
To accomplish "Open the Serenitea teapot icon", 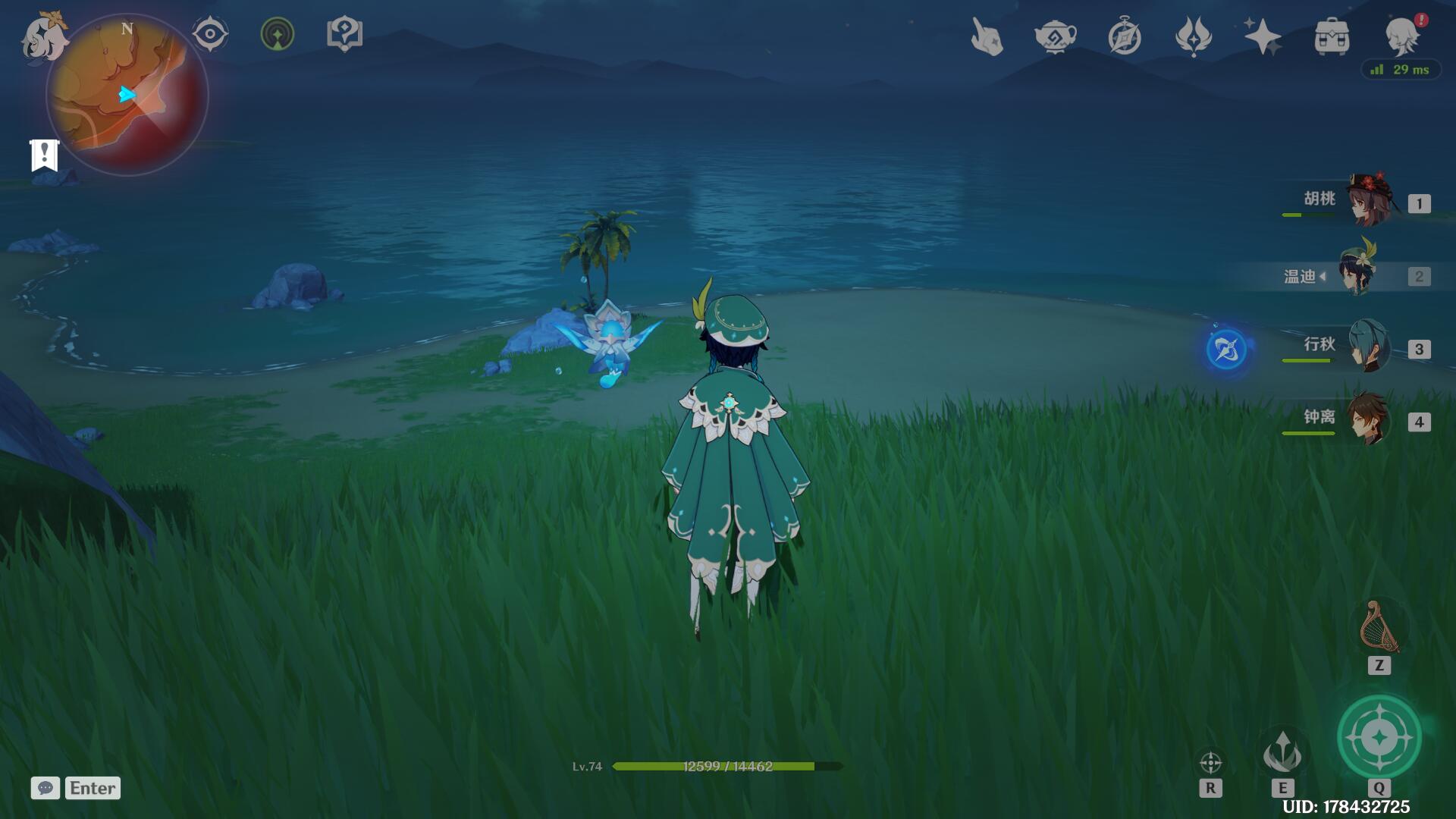I will [1055, 36].
